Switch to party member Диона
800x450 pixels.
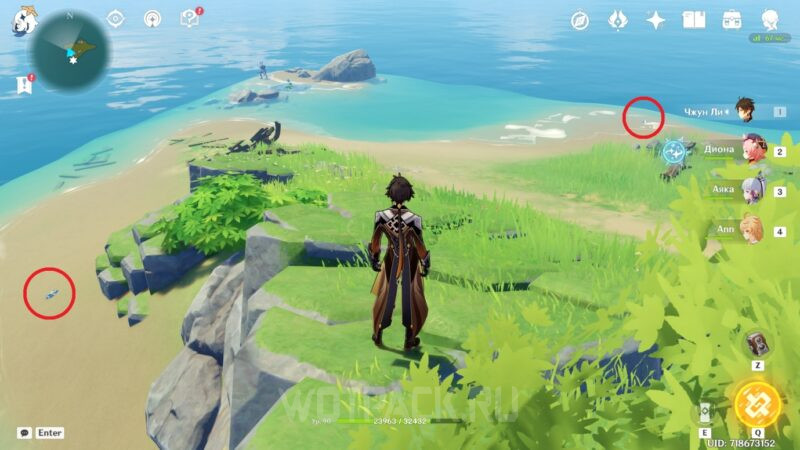[750, 150]
